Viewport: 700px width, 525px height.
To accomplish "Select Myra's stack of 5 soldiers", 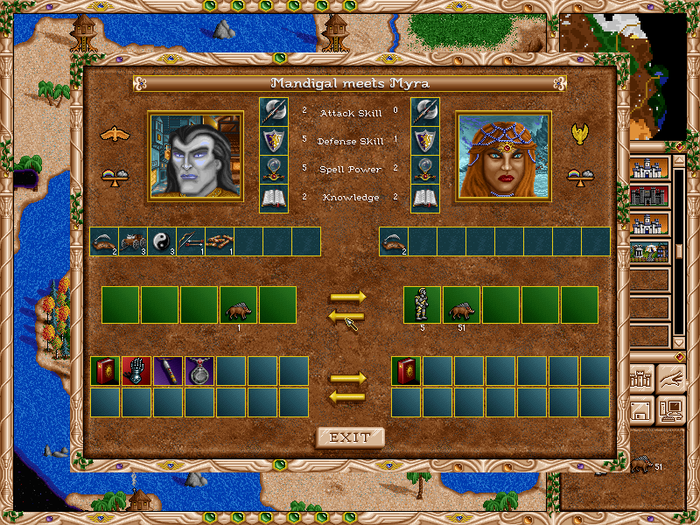I will [422, 305].
